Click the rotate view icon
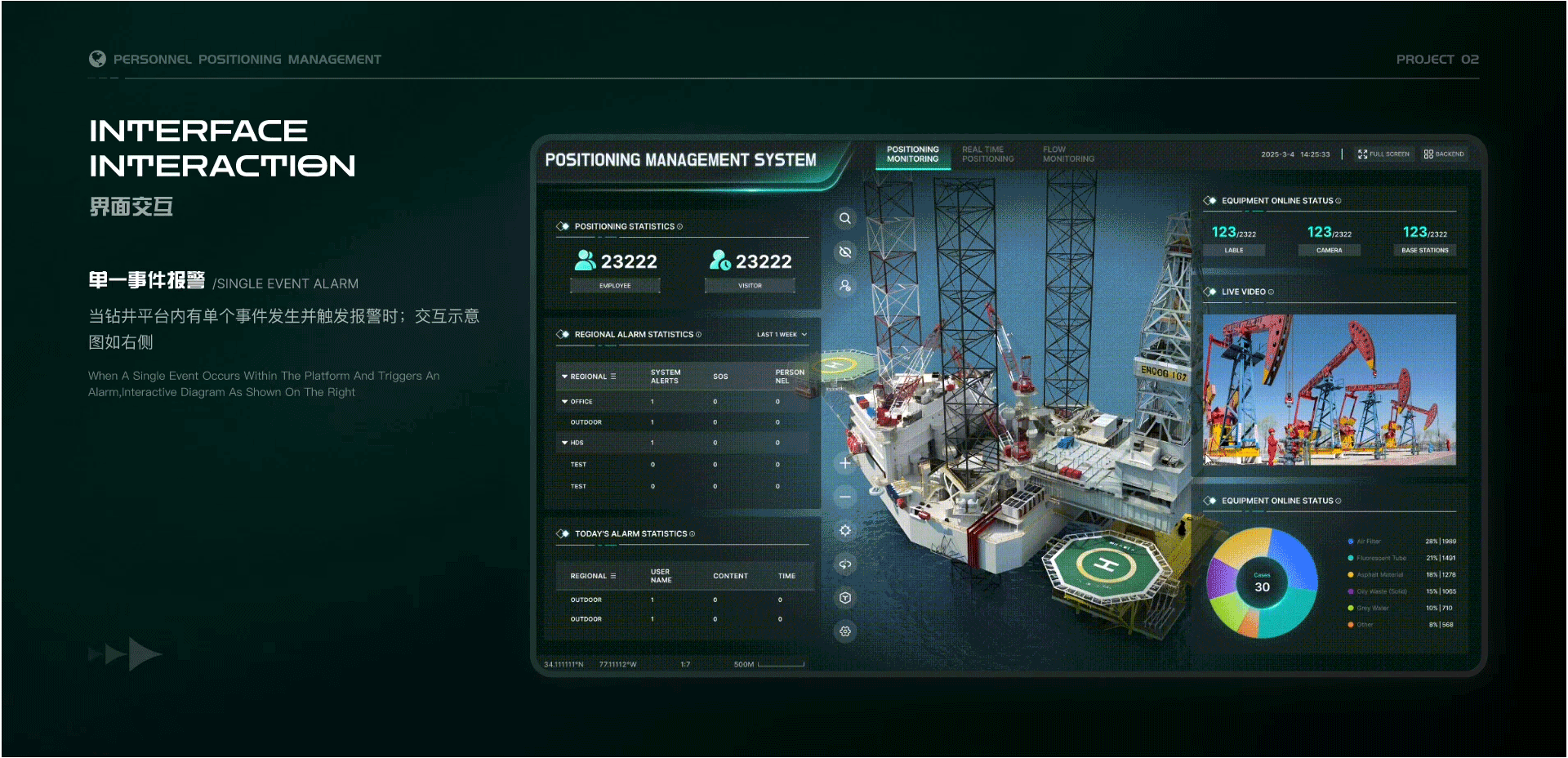Image resolution: width=1568 pixels, height=758 pixels. tap(845, 564)
